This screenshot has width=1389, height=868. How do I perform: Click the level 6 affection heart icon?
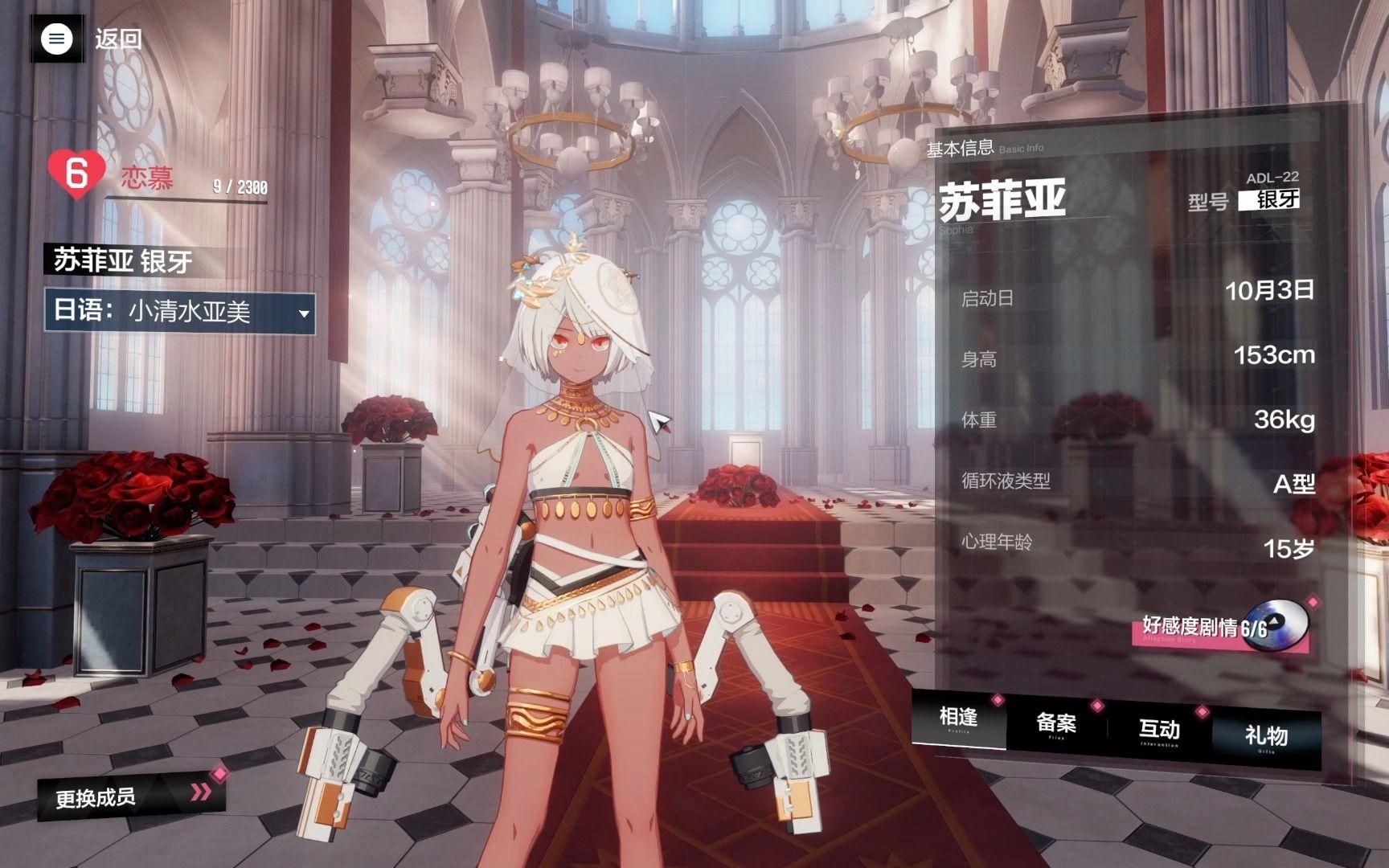(x=76, y=172)
